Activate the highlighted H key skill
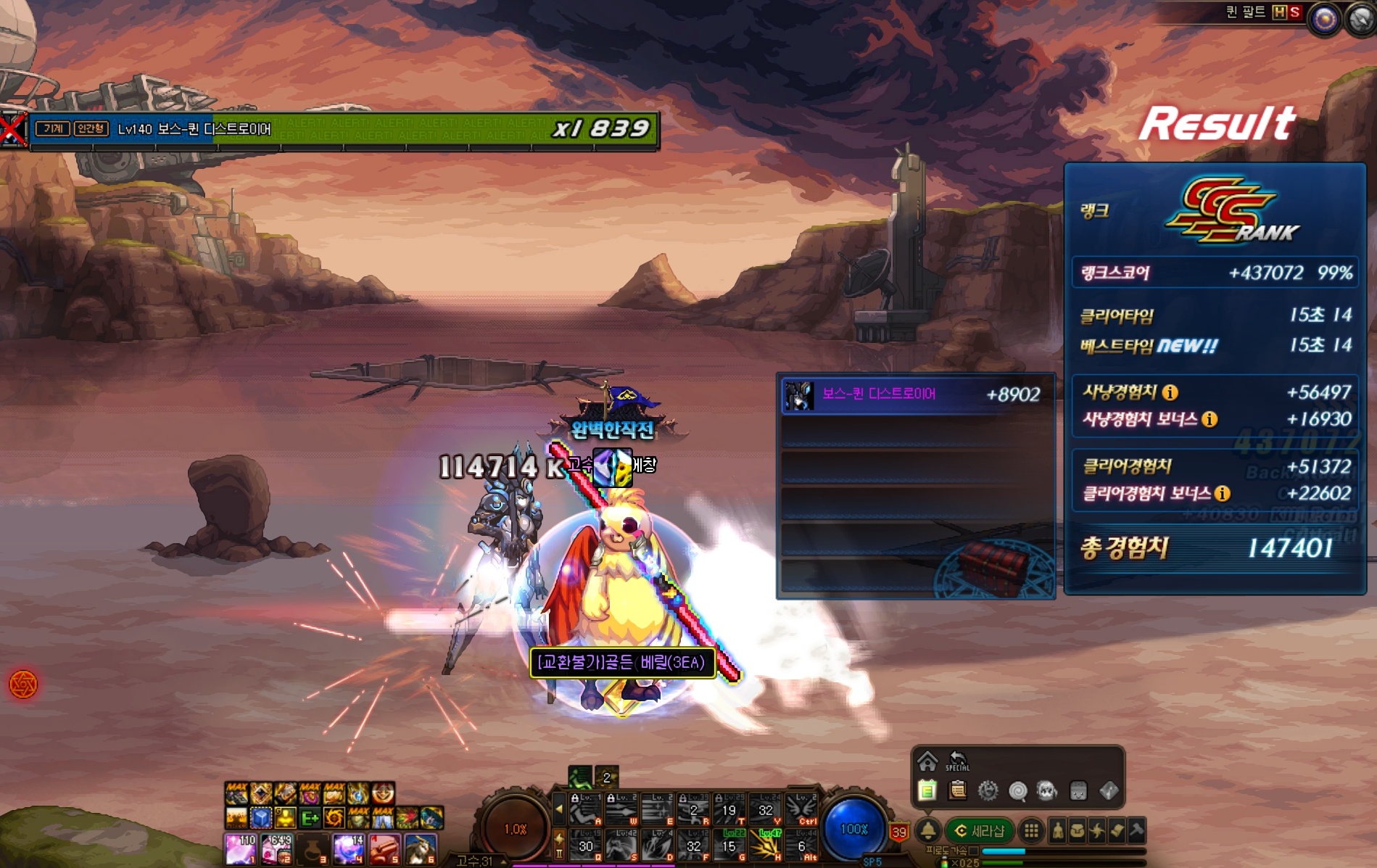This screenshot has width=1377, height=868. tap(766, 846)
